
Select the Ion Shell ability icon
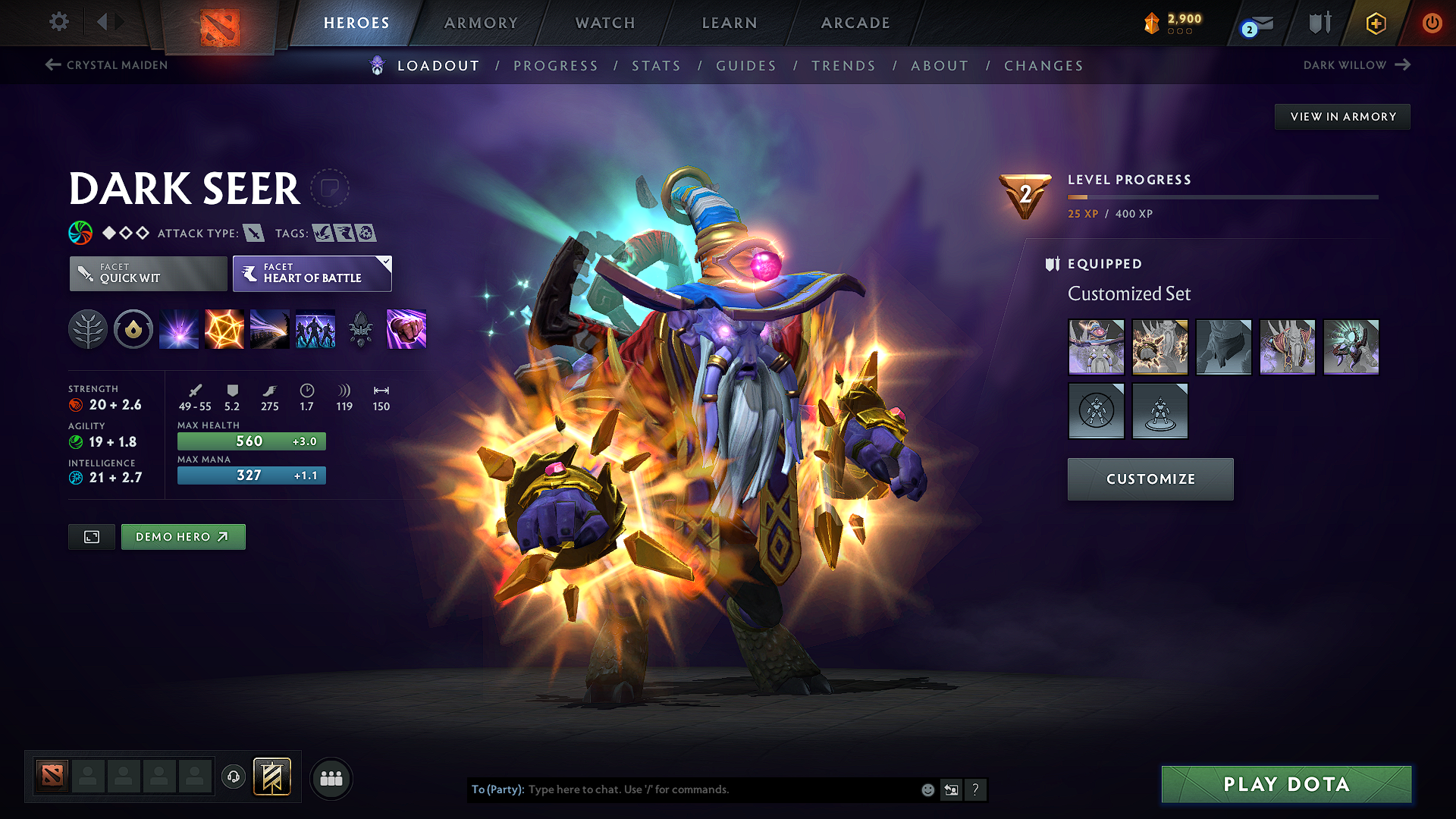coord(224,329)
